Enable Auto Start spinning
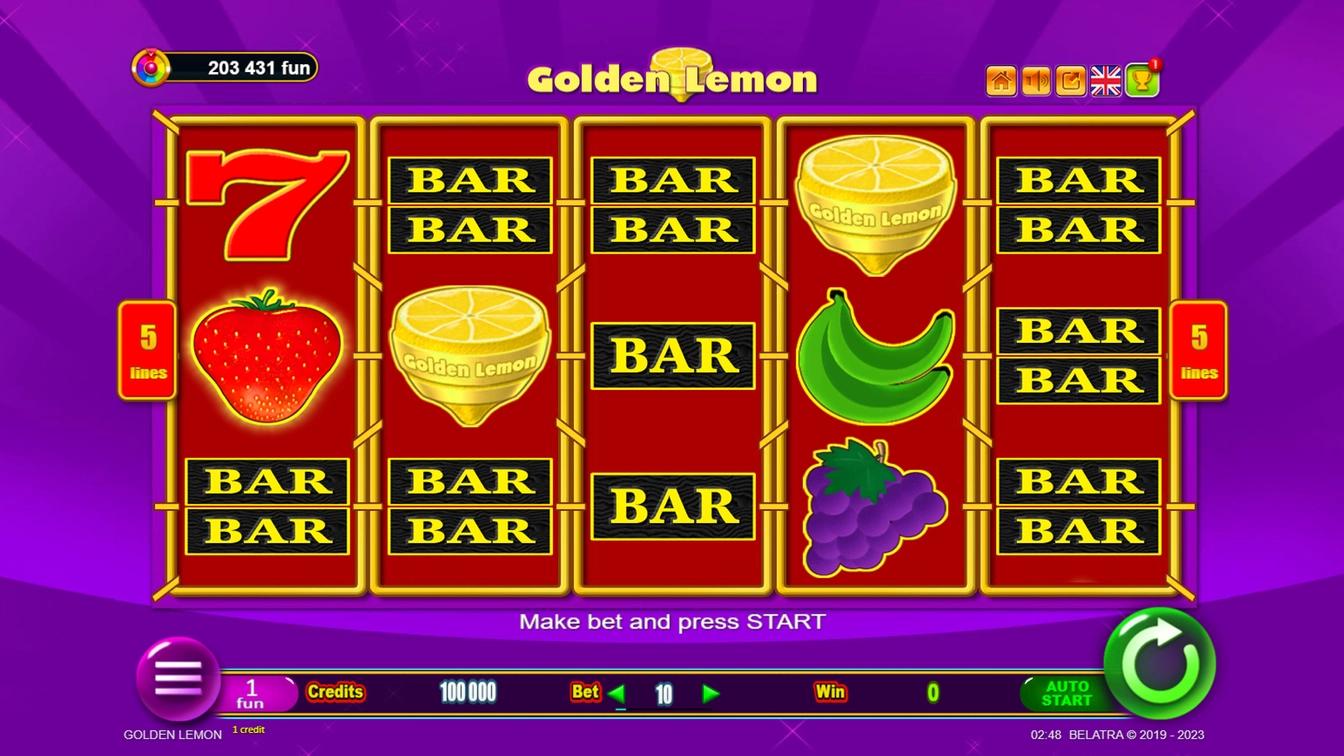This screenshot has width=1344, height=756. [1067, 691]
